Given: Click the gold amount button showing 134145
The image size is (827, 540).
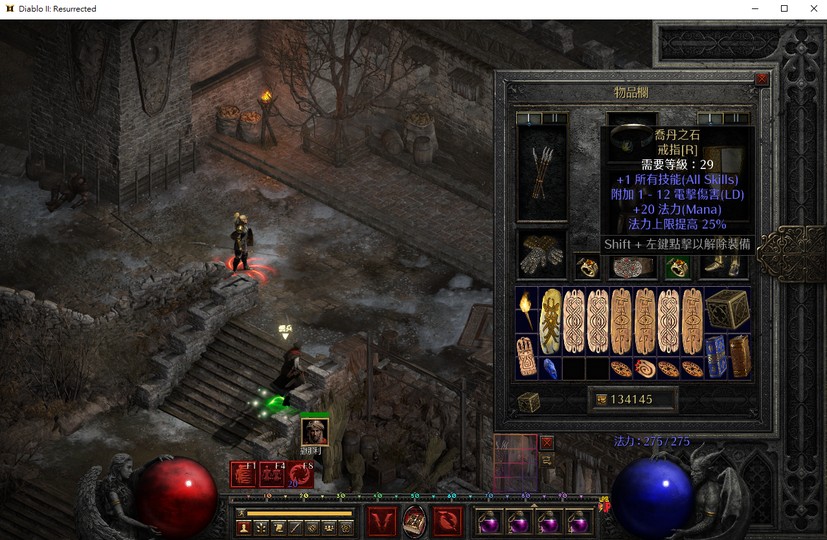Looking at the screenshot, I should 632,400.
